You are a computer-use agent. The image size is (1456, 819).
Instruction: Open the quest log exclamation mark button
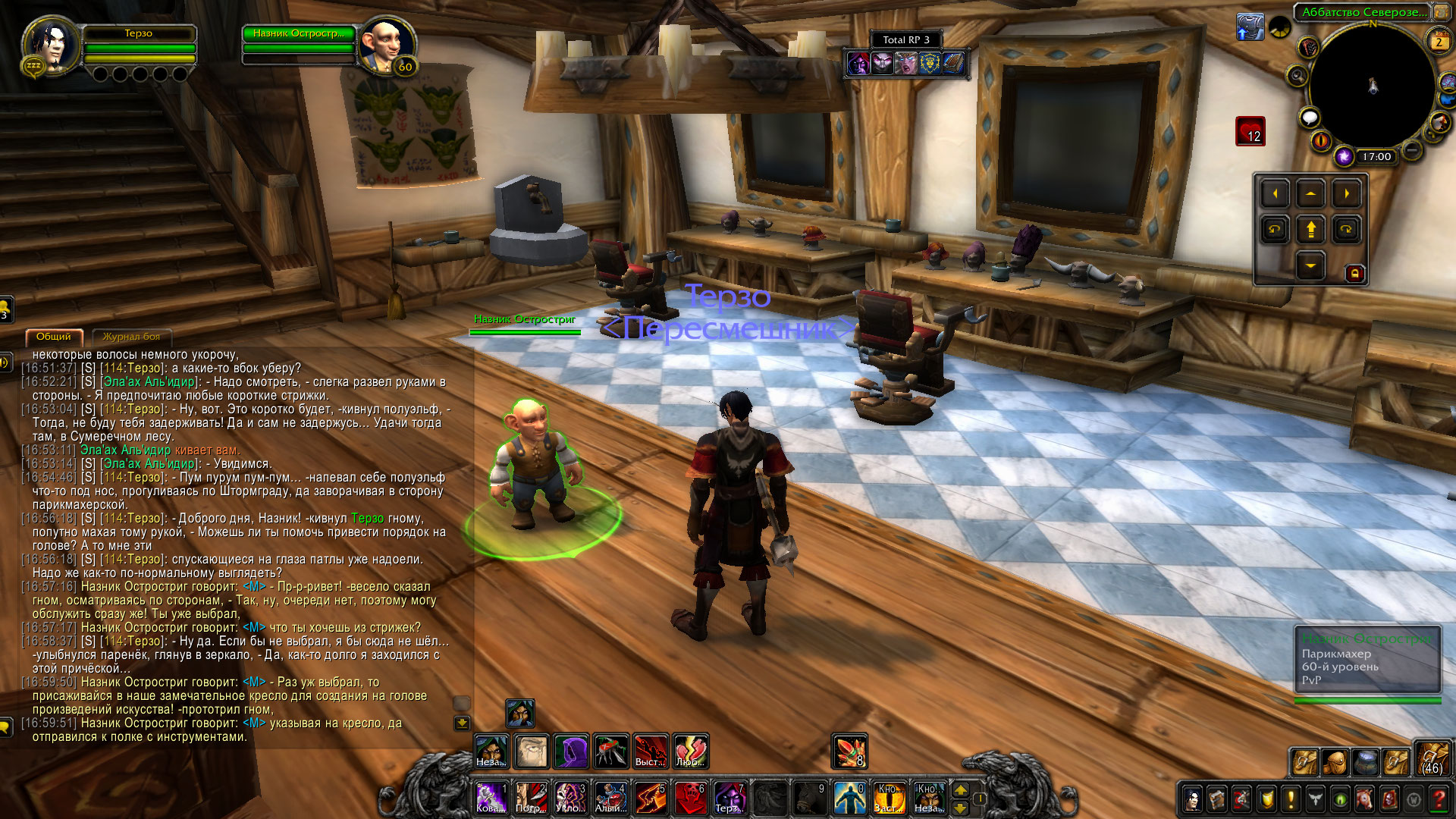point(1291,799)
